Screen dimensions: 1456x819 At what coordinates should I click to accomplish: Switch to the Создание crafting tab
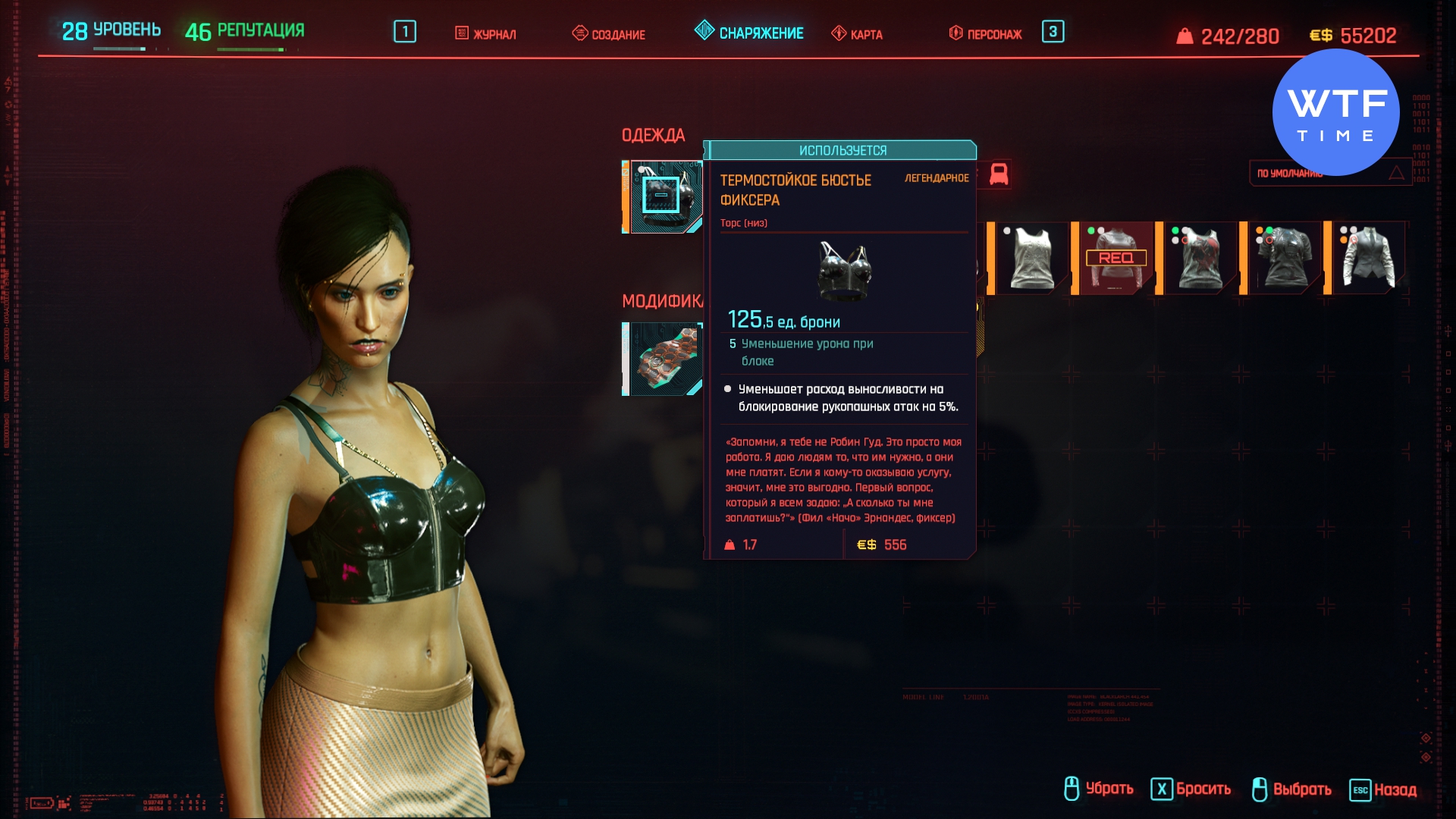point(608,34)
